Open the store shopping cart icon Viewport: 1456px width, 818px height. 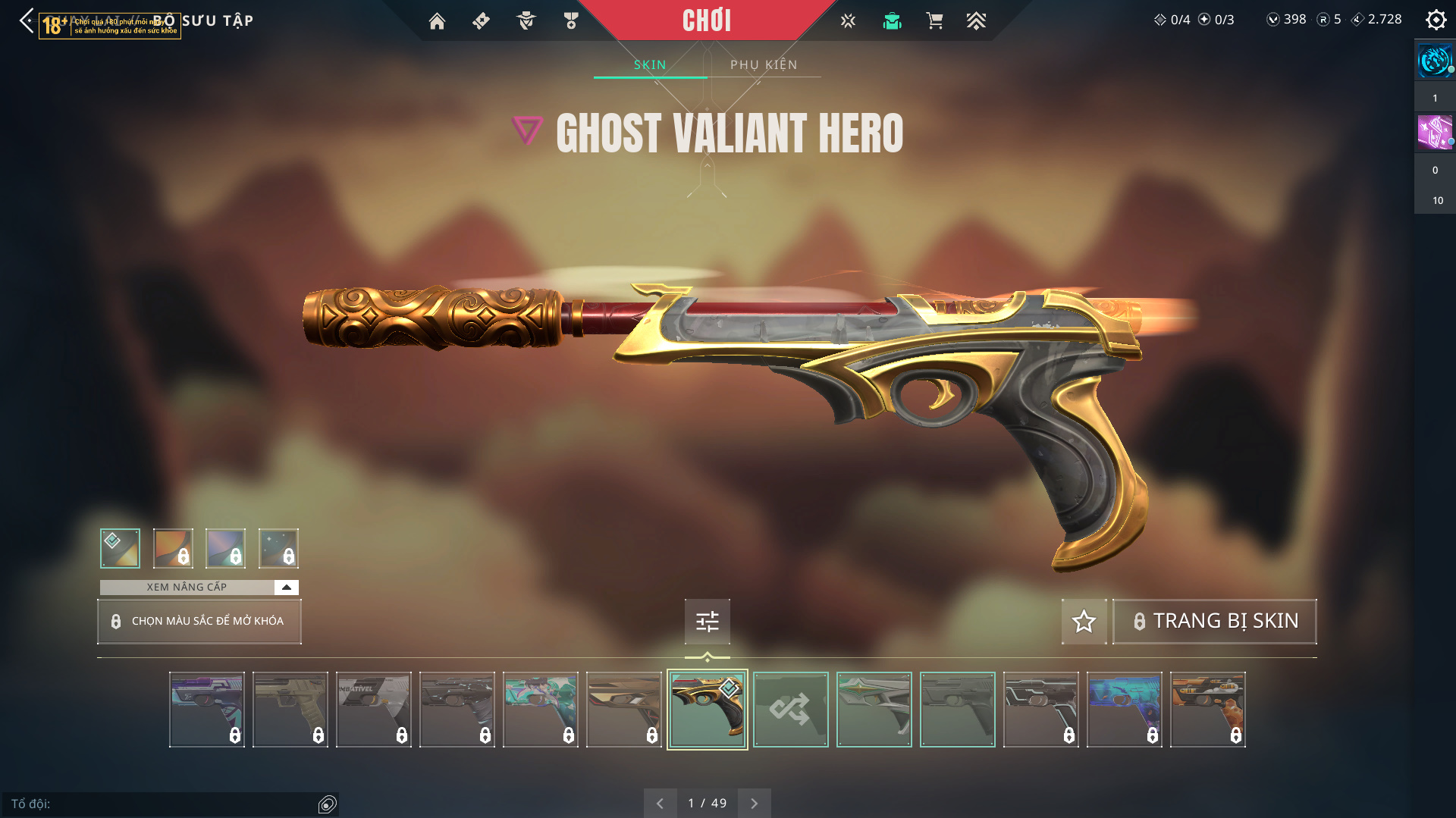click(x=934, y=21)
